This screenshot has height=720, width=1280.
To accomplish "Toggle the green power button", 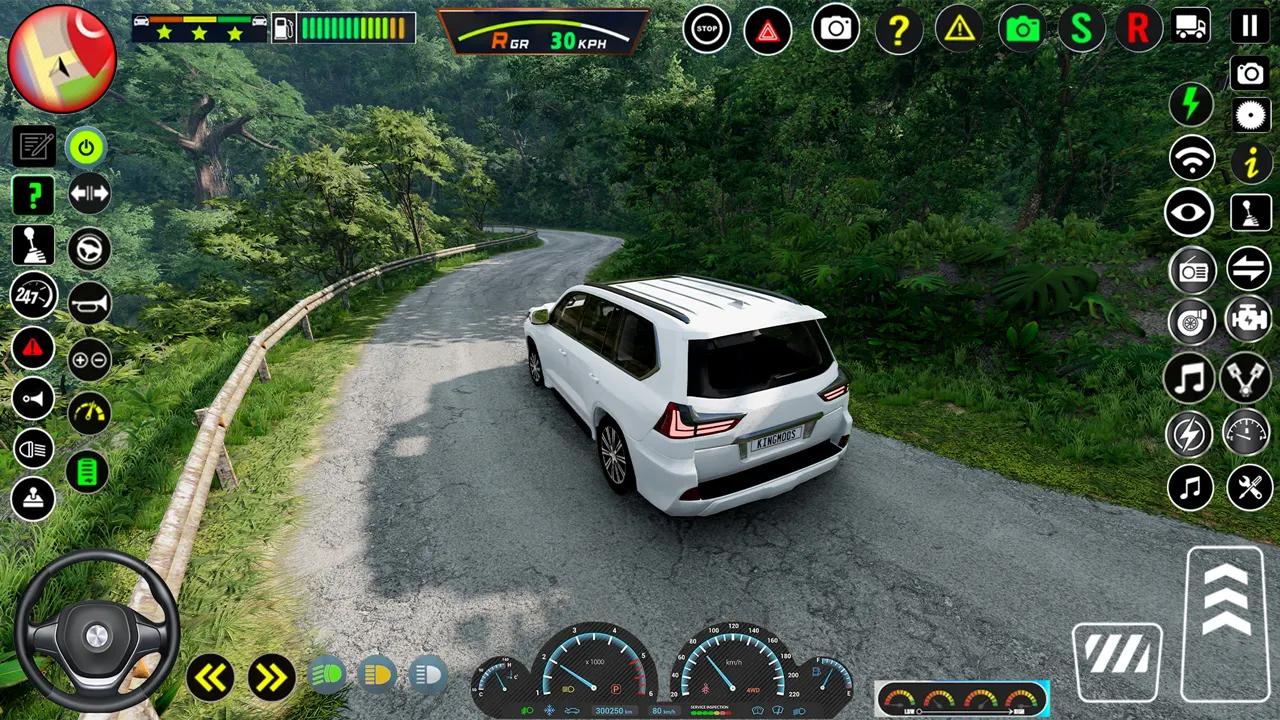I will pos(87,149).
